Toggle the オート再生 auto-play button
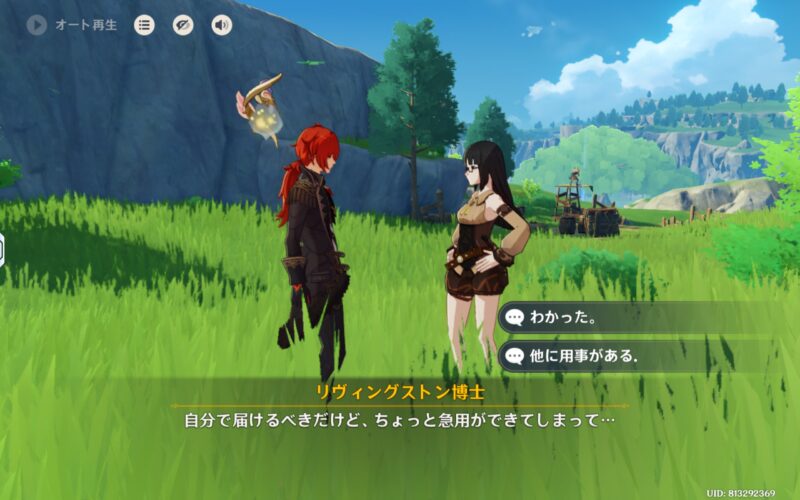This screenshot has height=500, width=800. [x=38, y=25]
